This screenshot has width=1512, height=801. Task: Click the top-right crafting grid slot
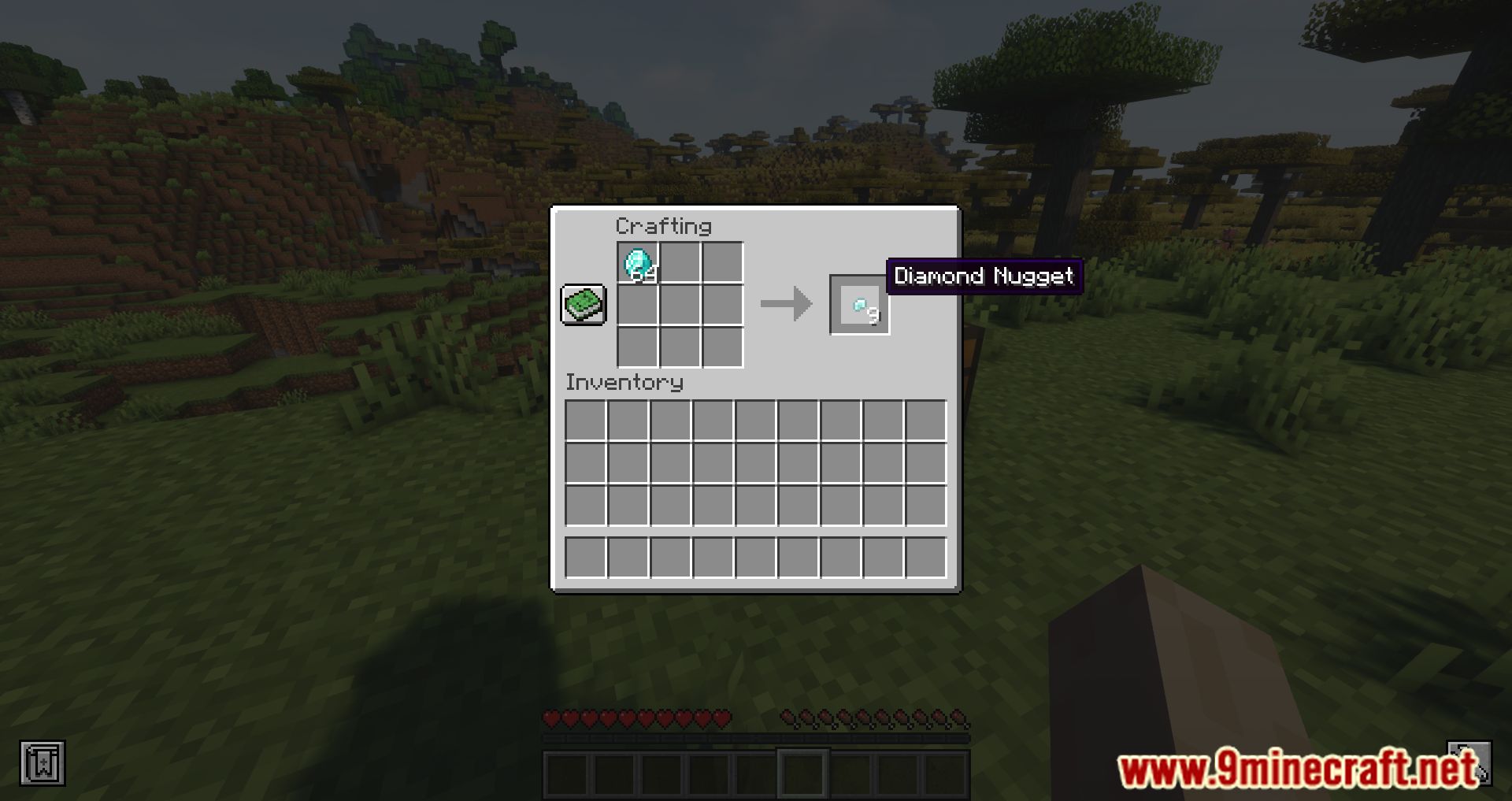click(x=722, y=261)
